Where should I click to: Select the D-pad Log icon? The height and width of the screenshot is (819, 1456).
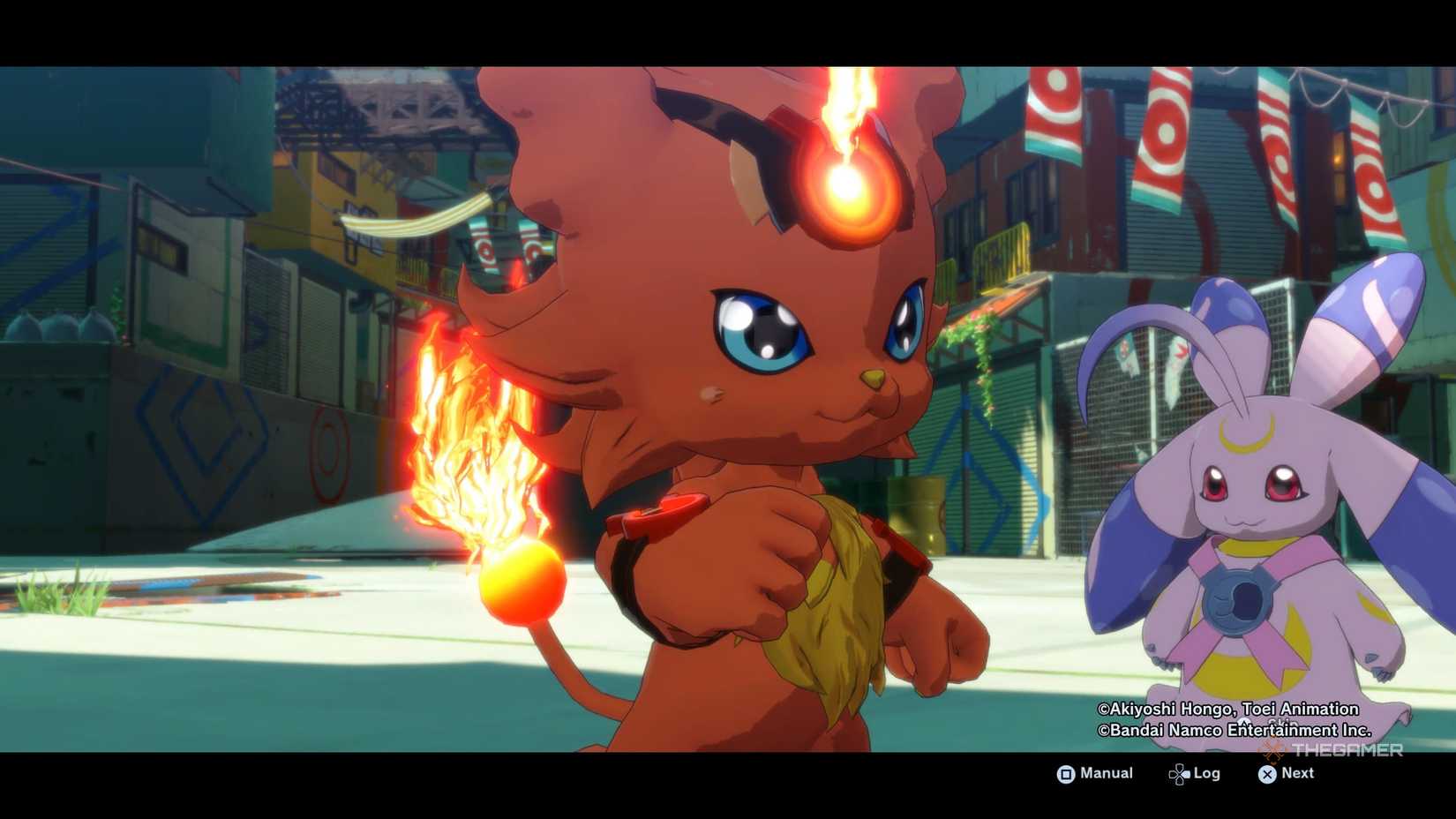coord(1179,773)
